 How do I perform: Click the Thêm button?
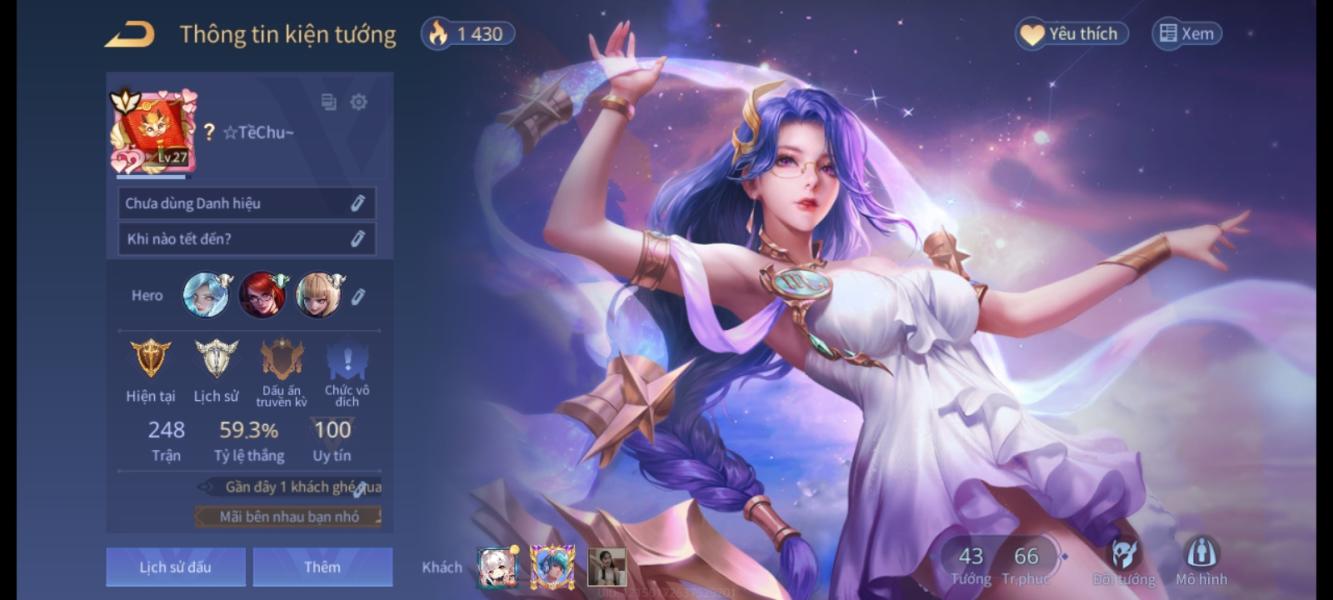click(322, 567)
